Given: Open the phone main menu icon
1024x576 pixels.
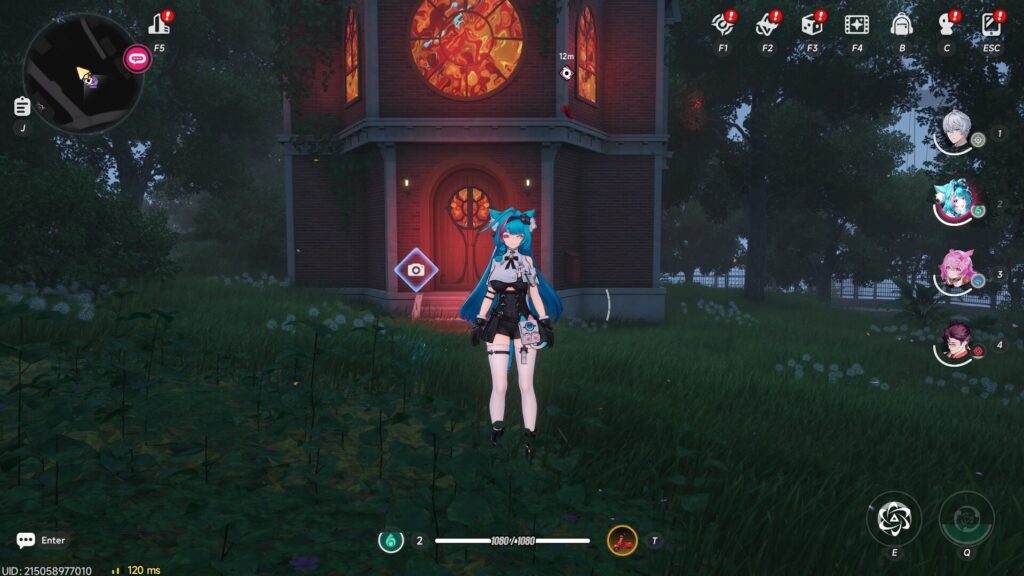Looking at the screenshot, I should (x=991, y=23).
